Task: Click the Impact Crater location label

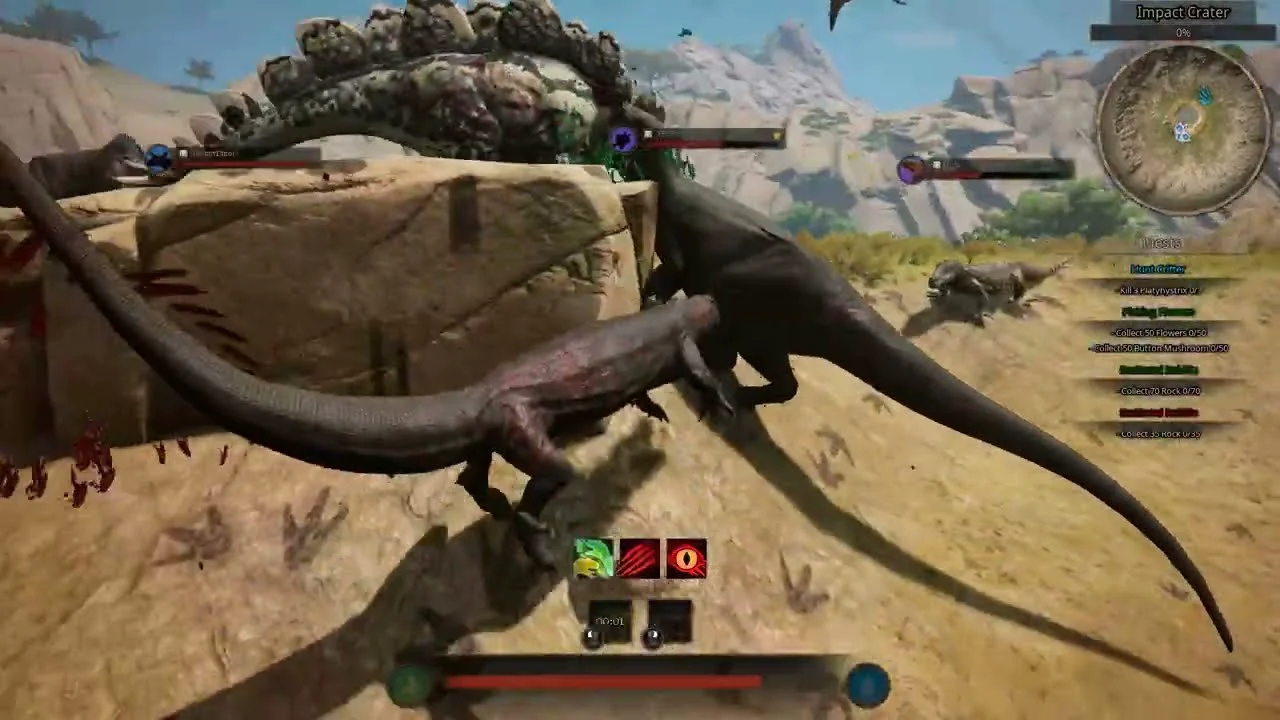Action: click(x=1182, y=13)
